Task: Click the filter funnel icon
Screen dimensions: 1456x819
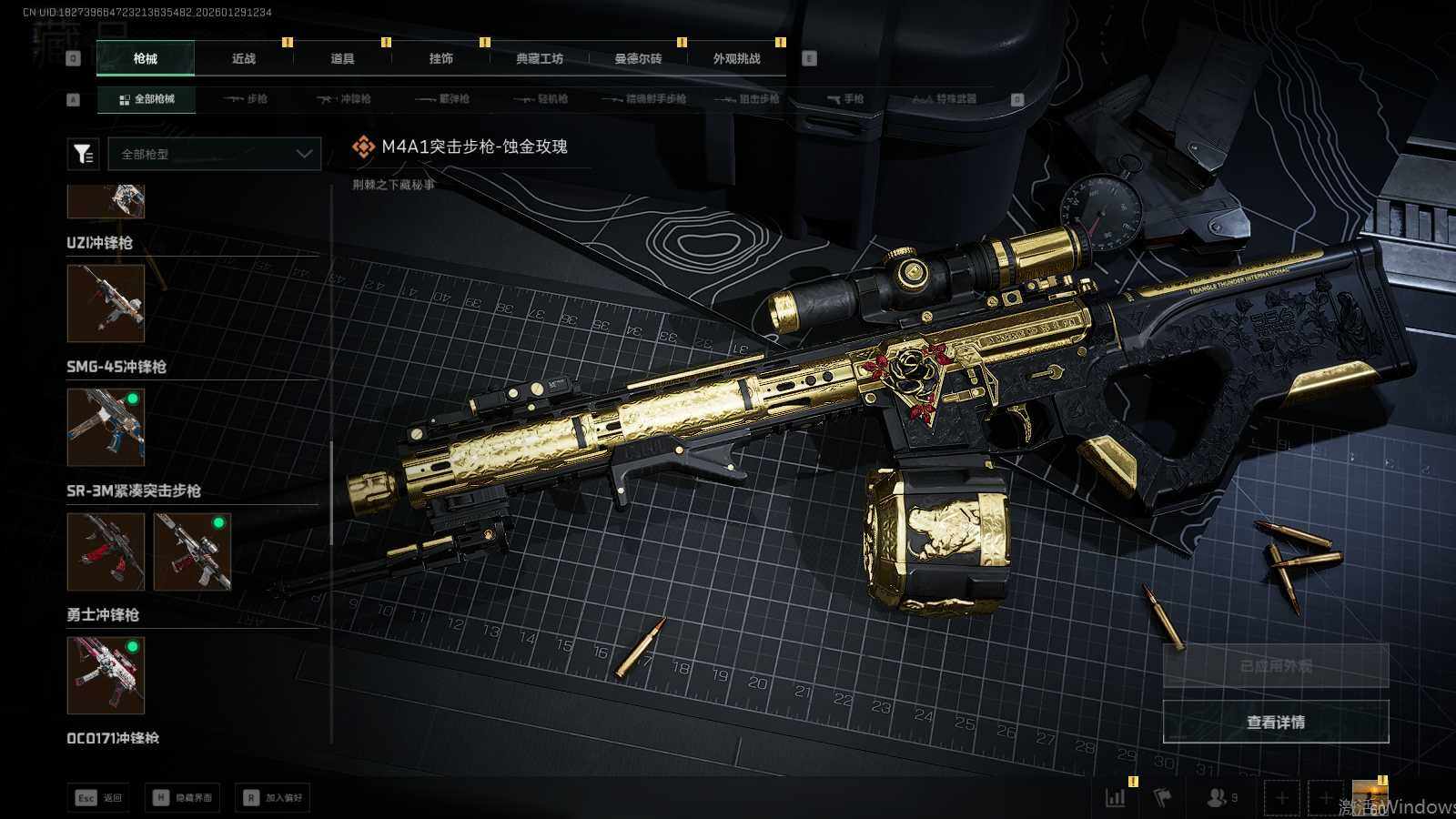Action: pos(84,154)
